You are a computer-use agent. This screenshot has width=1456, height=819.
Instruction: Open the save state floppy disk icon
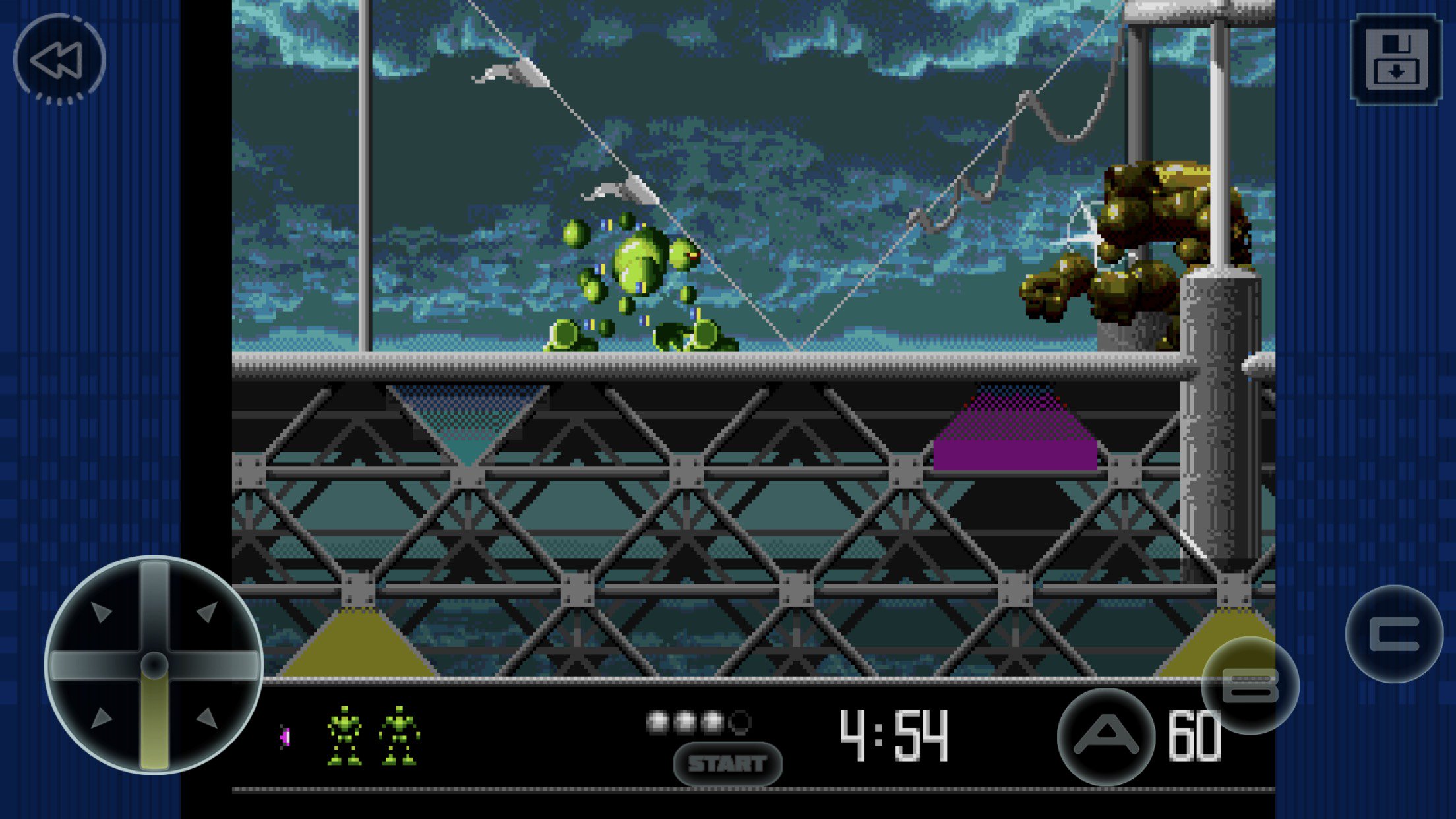coord(1397,59)
